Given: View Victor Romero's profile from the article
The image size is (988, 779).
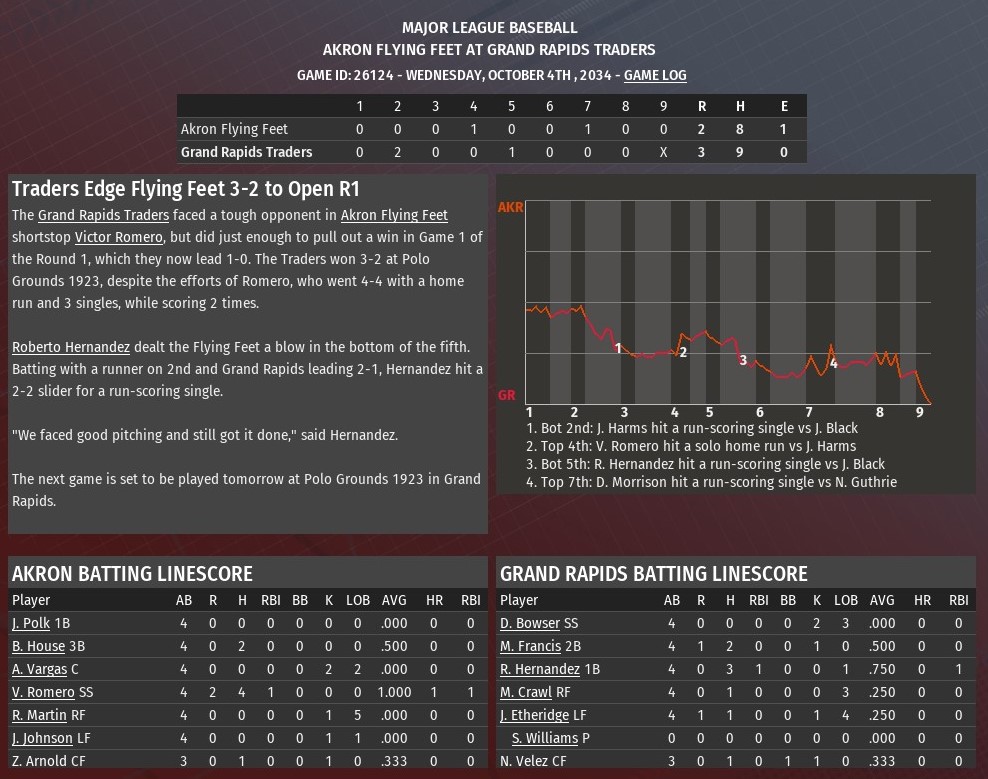Looking at the screenshot, I should point(118,237).
